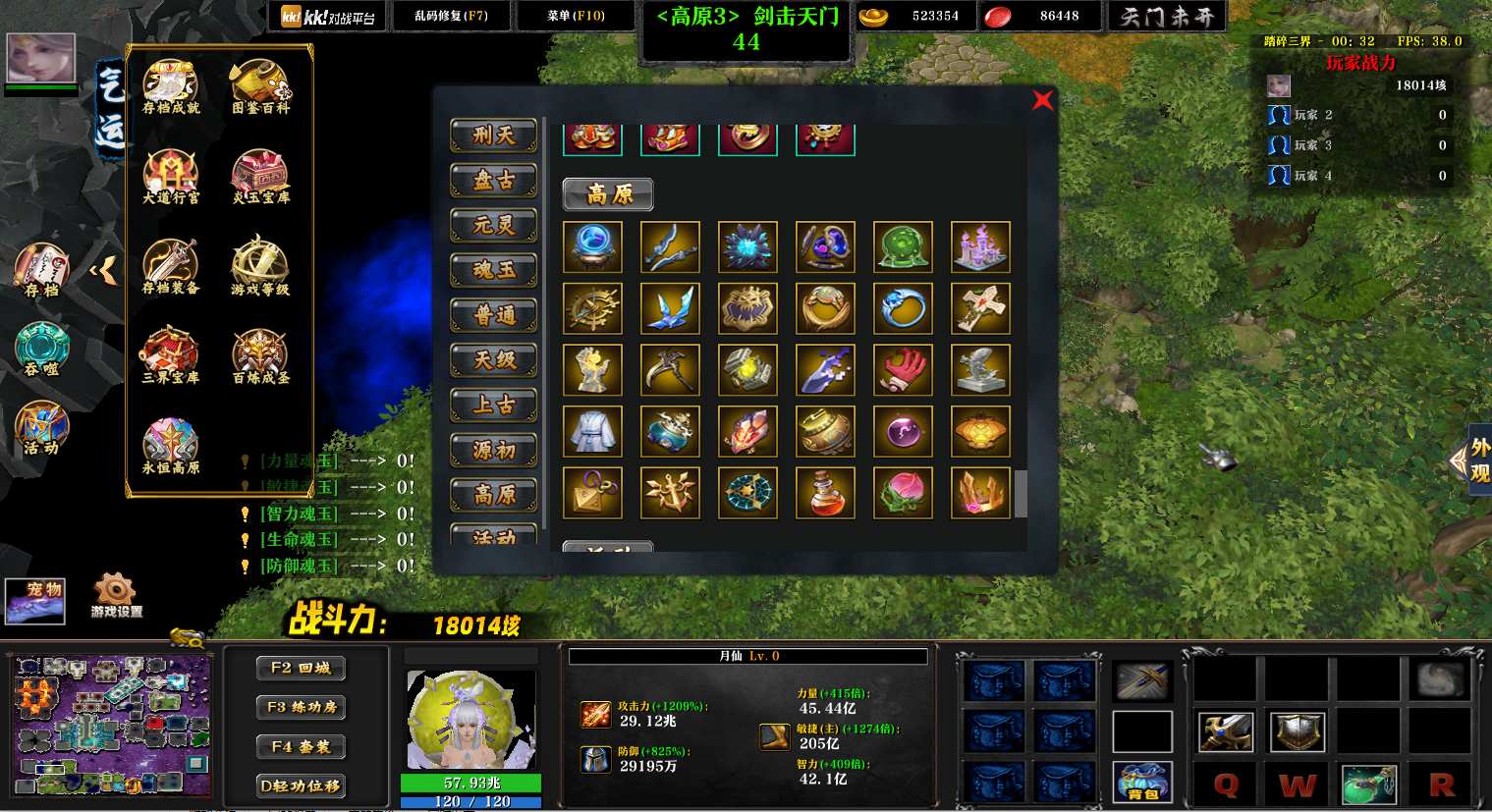Select the red potion flask item
This screenshot has width=1492, height=812.
coord(826,492)
